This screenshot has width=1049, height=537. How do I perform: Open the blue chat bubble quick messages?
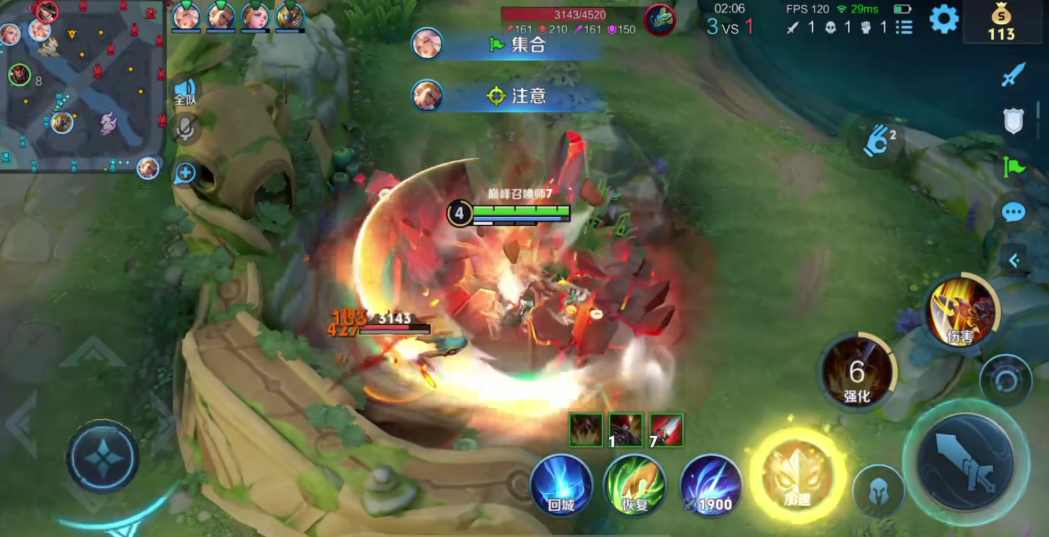pyautogui.click(x=1014, y=212)
